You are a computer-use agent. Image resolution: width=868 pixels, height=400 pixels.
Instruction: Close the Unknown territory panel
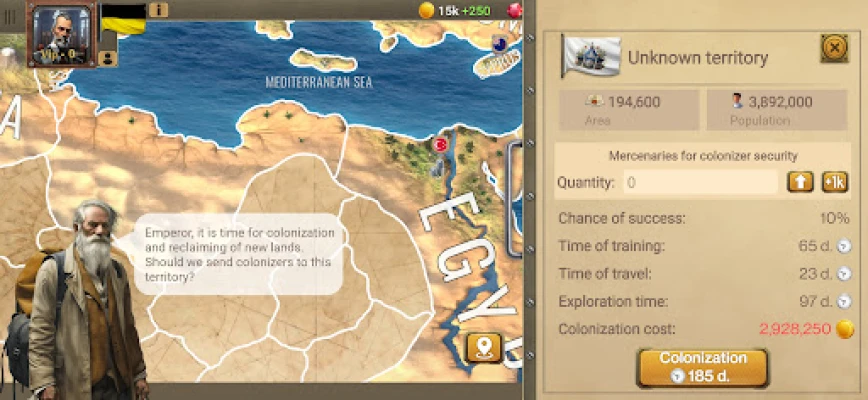(x=833, y=47)
